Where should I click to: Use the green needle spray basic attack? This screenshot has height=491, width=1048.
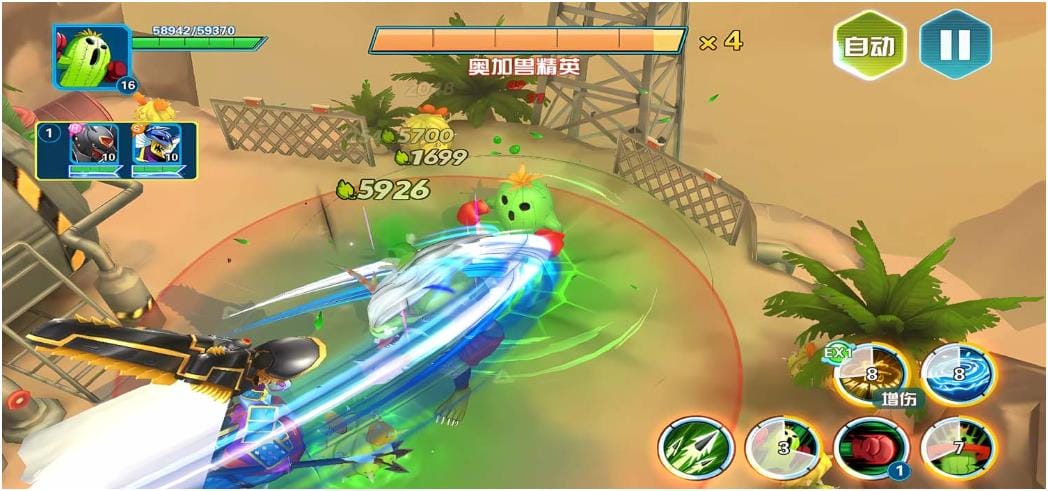pyautogui.click(x=696, y=447)
